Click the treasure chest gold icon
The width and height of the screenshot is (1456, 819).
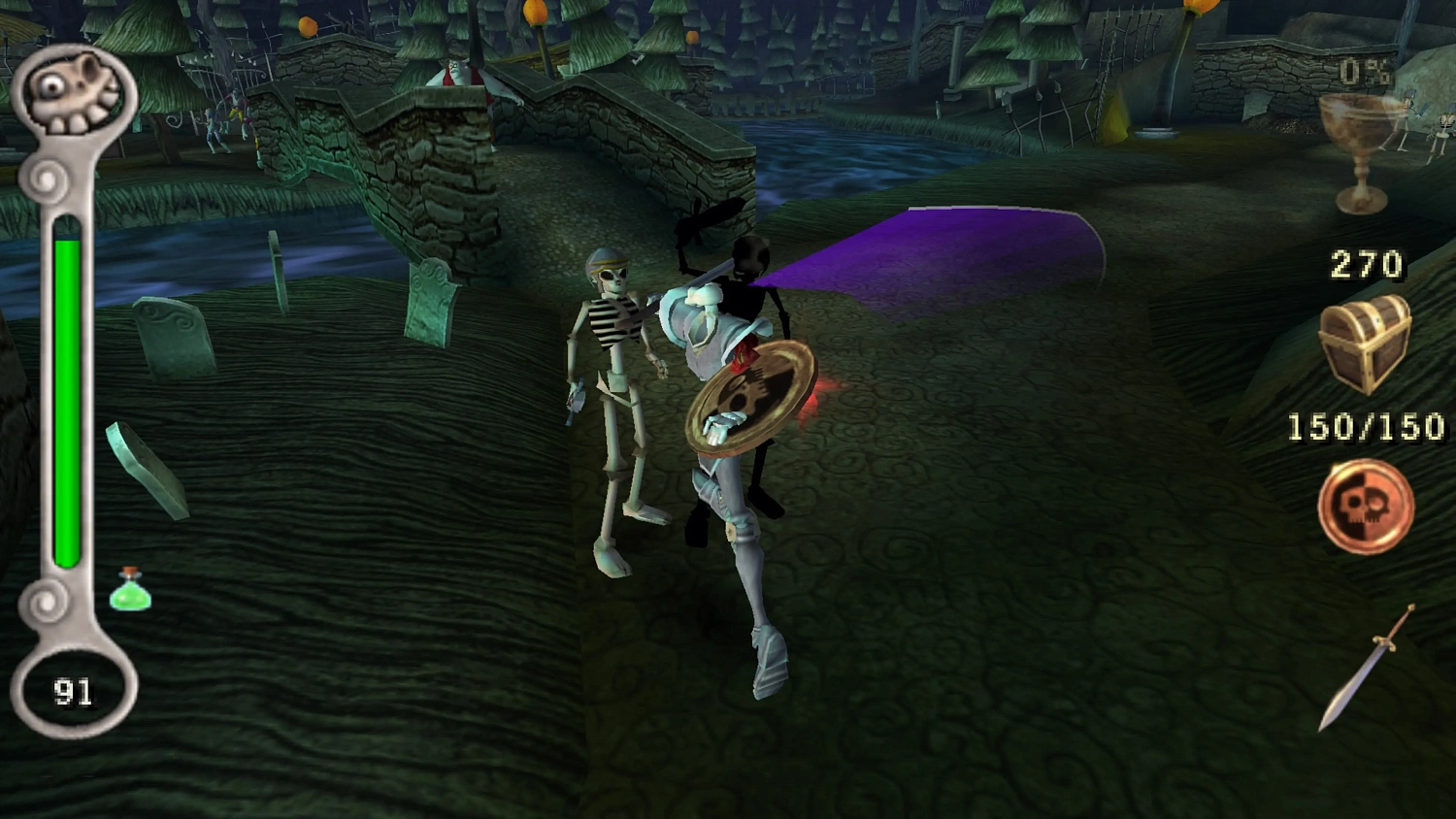coord(1366,342)
